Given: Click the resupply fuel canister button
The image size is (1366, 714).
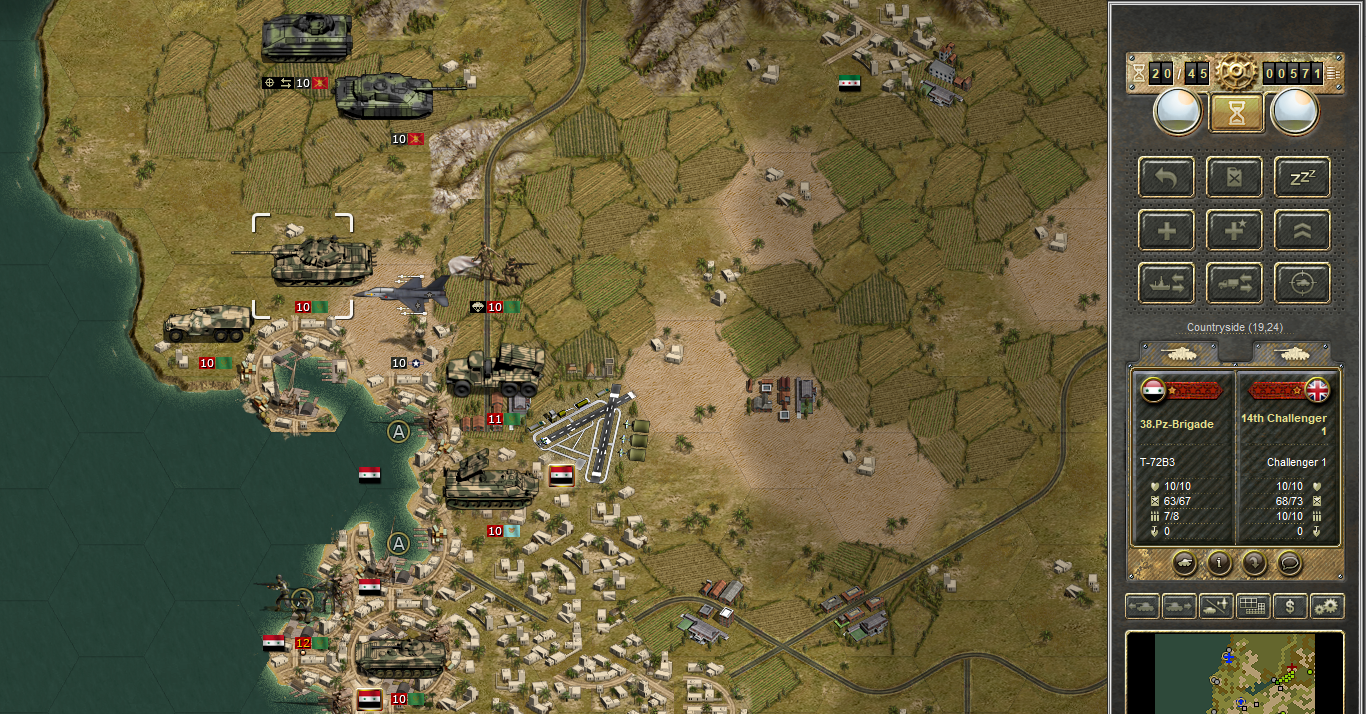Looking at the screenshot, I should pyautogui.click(x=1234, y=178).
